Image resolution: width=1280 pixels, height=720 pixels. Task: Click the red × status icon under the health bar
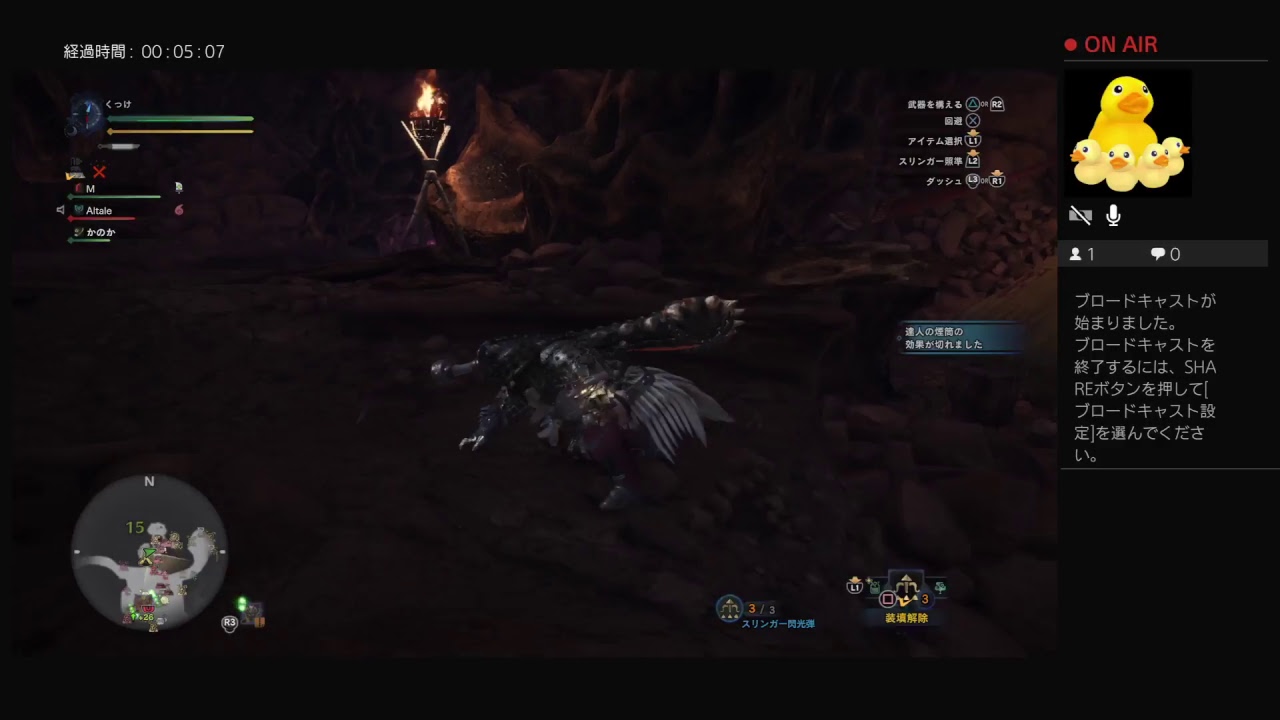100,170
